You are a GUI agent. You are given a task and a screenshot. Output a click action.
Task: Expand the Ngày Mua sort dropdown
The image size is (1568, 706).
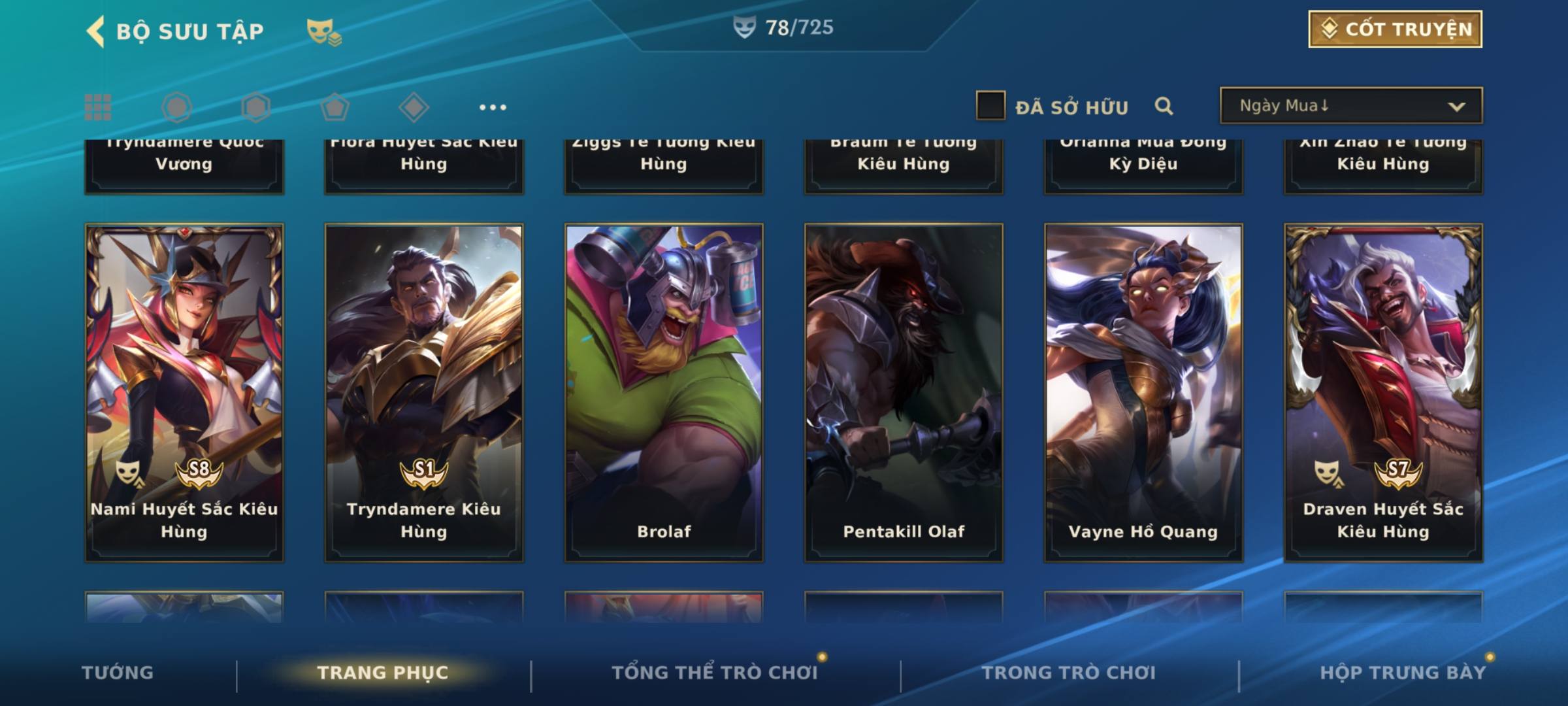click(1350, 106)
